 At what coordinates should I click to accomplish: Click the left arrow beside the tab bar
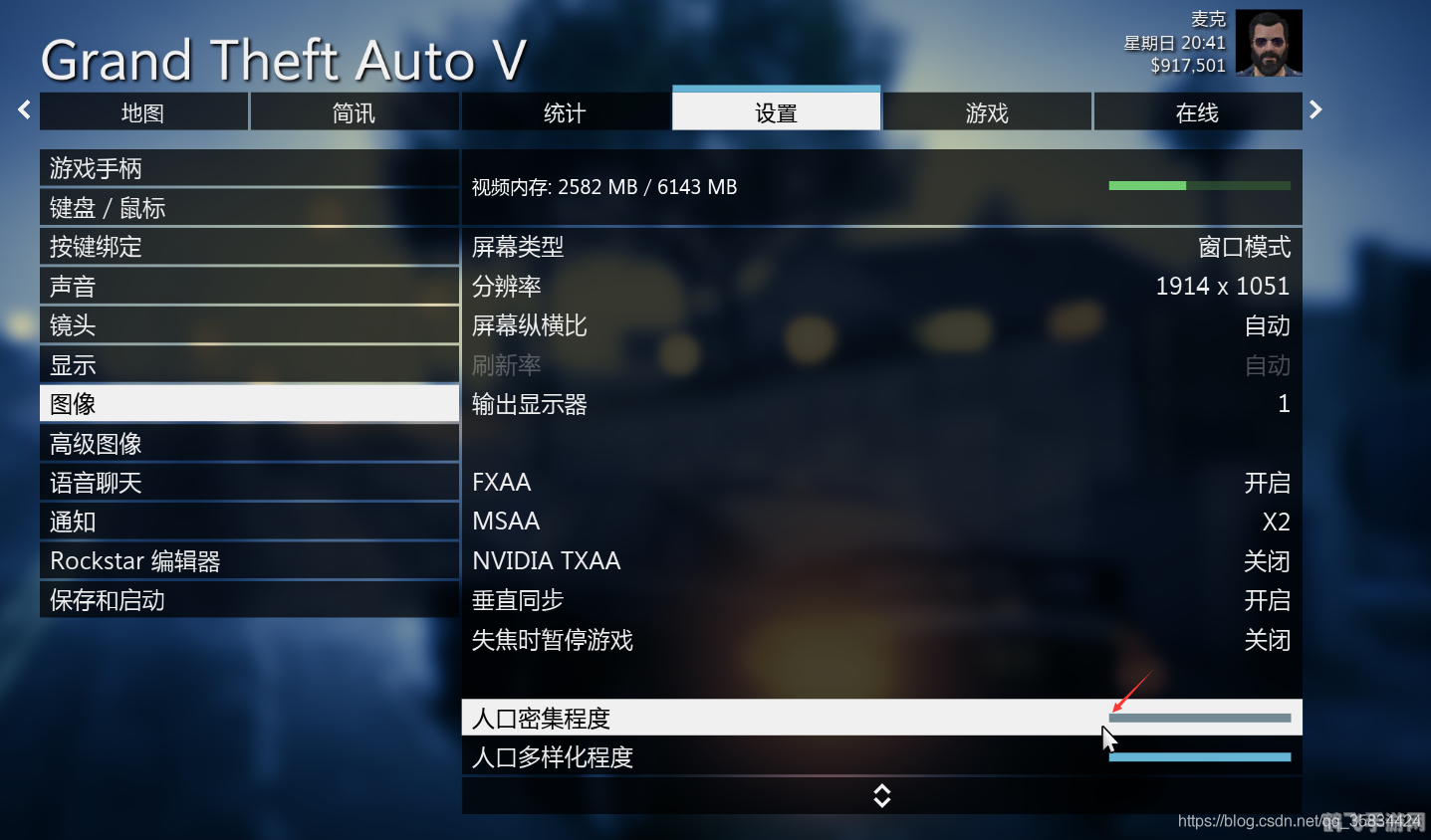click(22, 109)
